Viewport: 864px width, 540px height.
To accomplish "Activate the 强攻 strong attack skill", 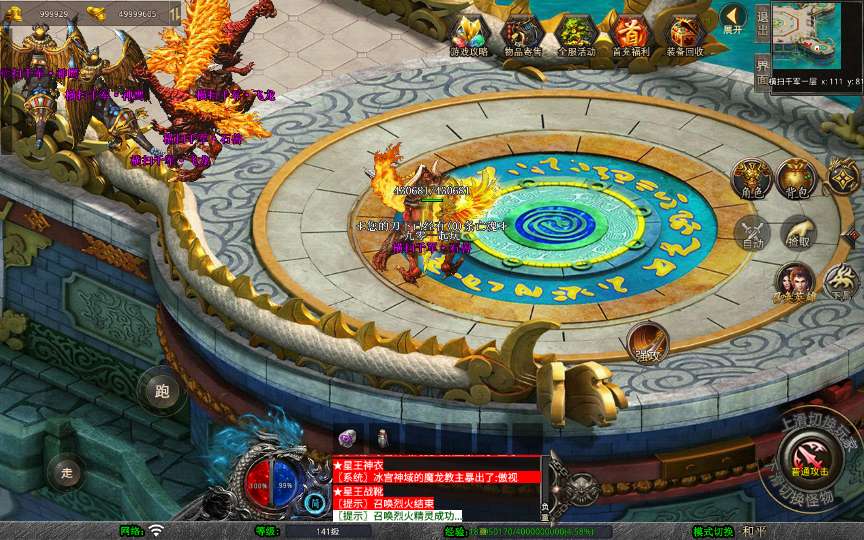I will pyautogui.click(x=648, y=342).
